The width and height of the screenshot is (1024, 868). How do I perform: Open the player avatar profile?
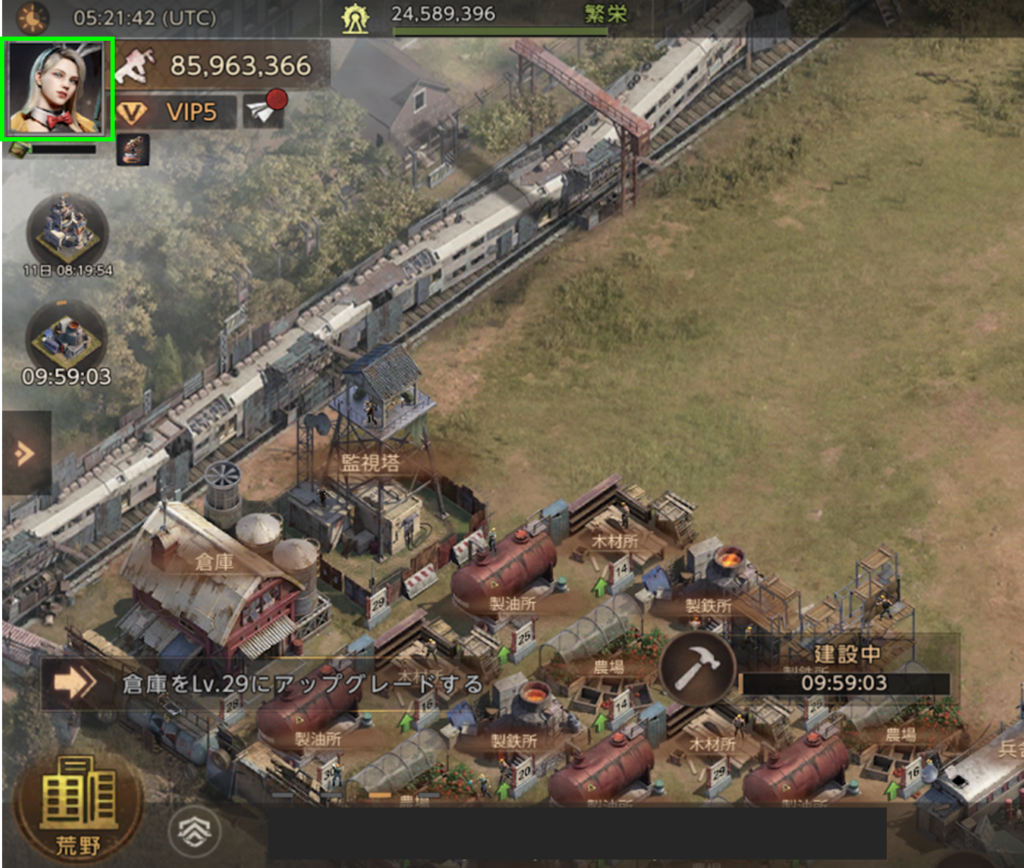58,89
